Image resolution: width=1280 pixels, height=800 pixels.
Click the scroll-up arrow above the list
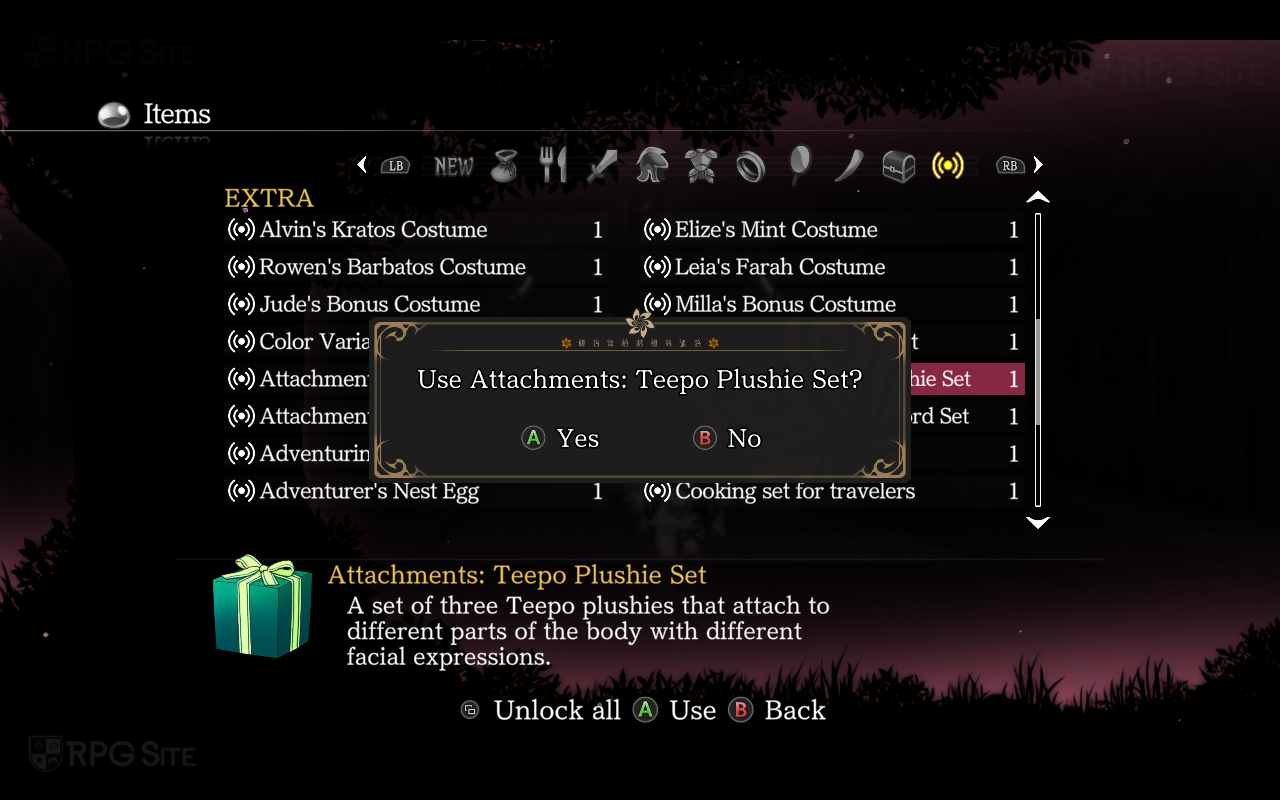pos(1038,197)
